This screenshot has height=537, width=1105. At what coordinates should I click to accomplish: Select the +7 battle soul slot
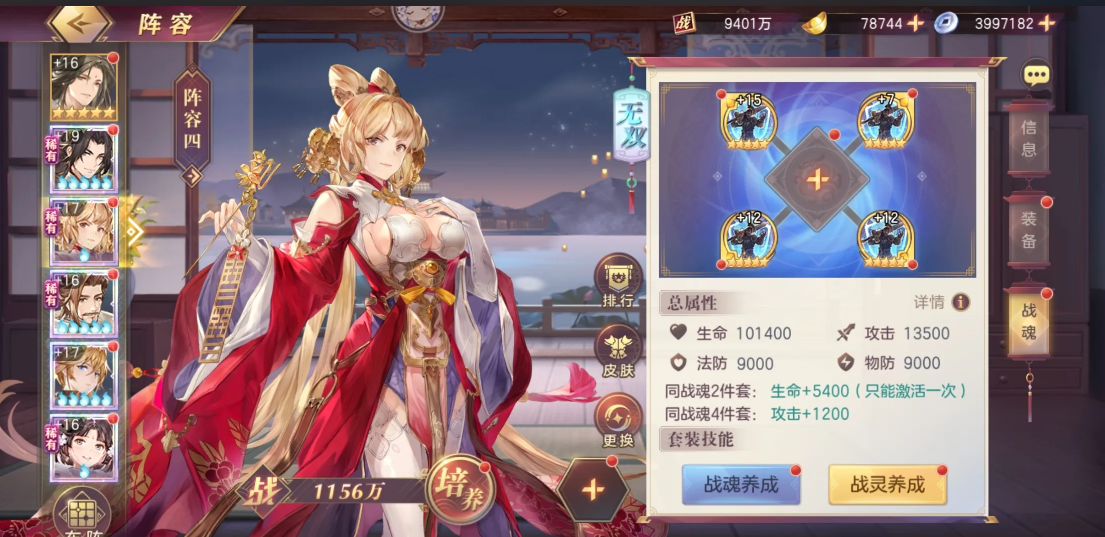887,122
